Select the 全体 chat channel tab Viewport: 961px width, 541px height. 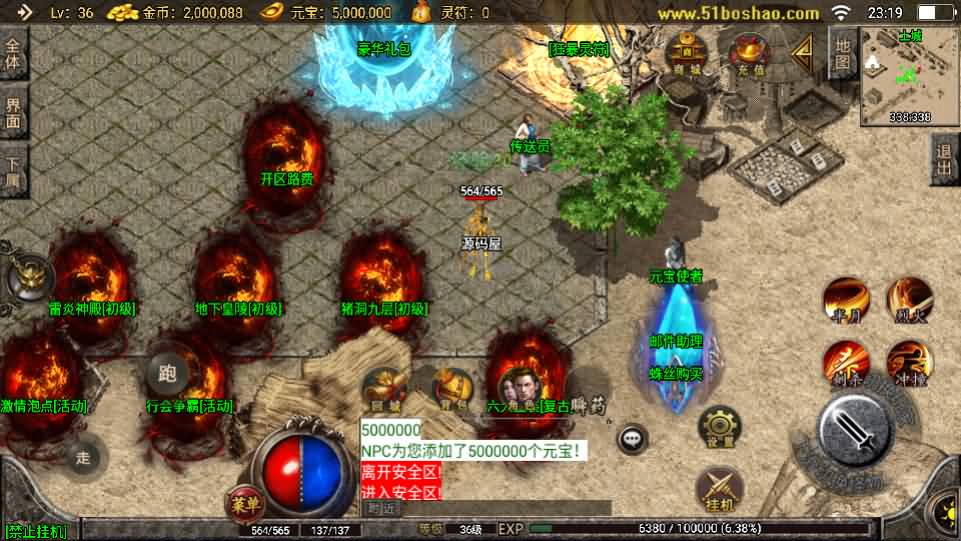13,55
